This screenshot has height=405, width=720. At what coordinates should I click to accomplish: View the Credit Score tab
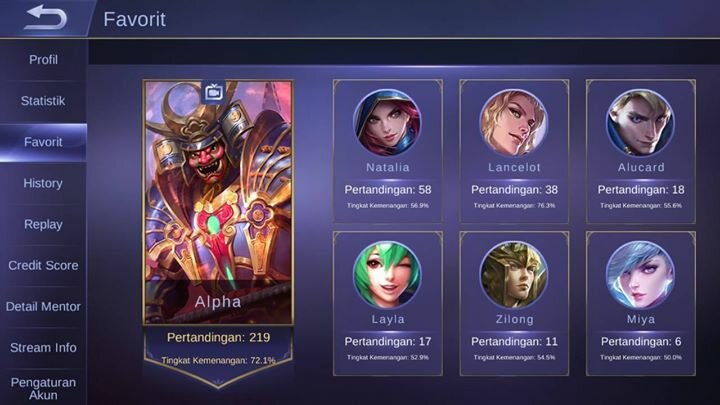(x=43, y=265)
